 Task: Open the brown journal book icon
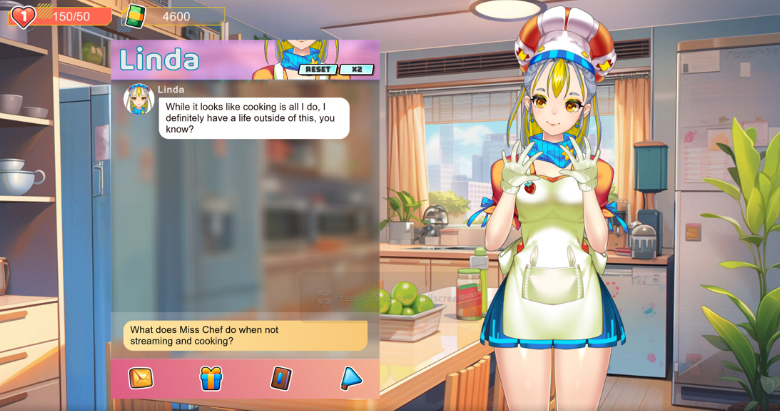281,378
